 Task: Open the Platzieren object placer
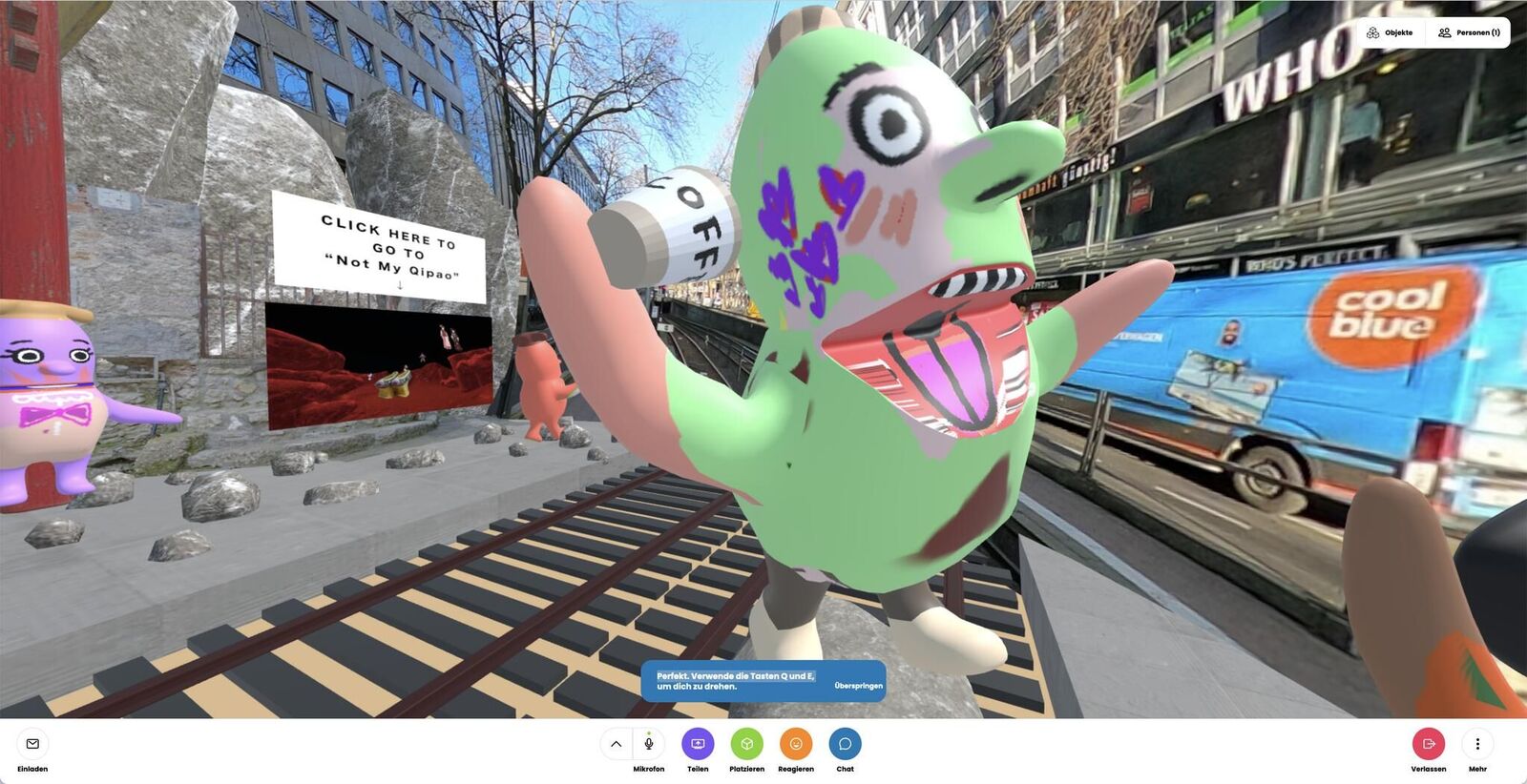[746, 744]
